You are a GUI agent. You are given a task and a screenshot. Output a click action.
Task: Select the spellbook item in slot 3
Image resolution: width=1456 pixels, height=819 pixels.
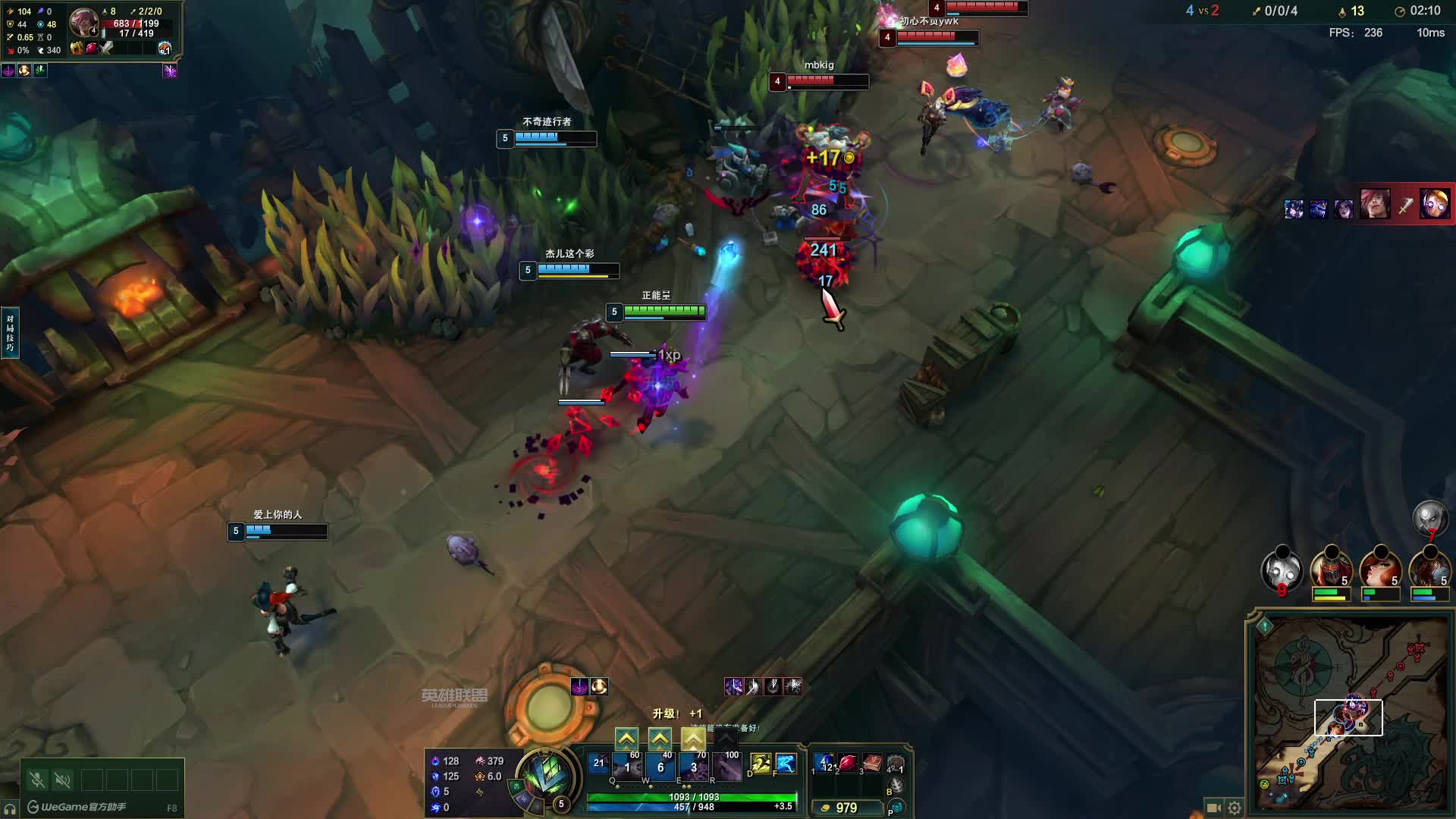point(872,763)
